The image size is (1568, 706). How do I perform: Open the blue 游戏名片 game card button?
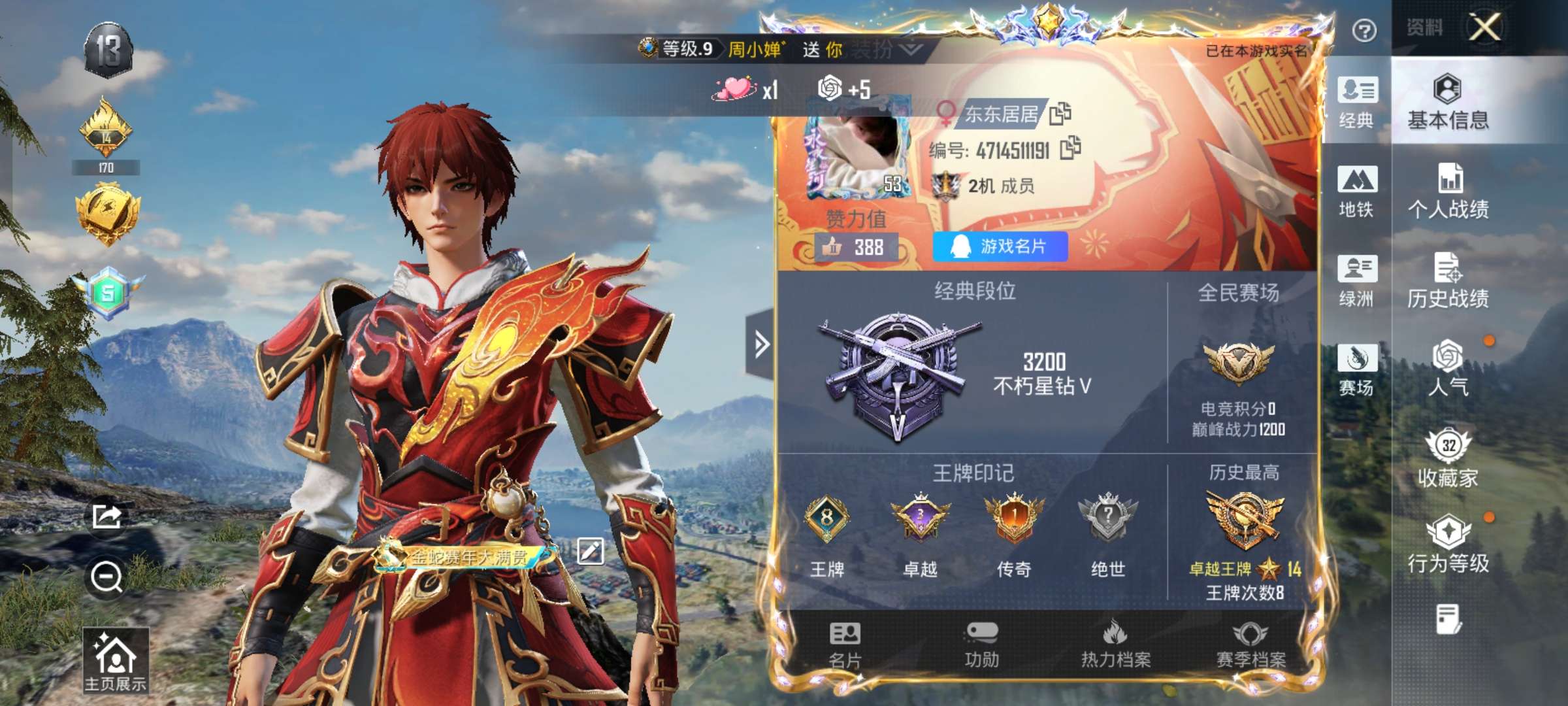click(x=1000, y=246)
